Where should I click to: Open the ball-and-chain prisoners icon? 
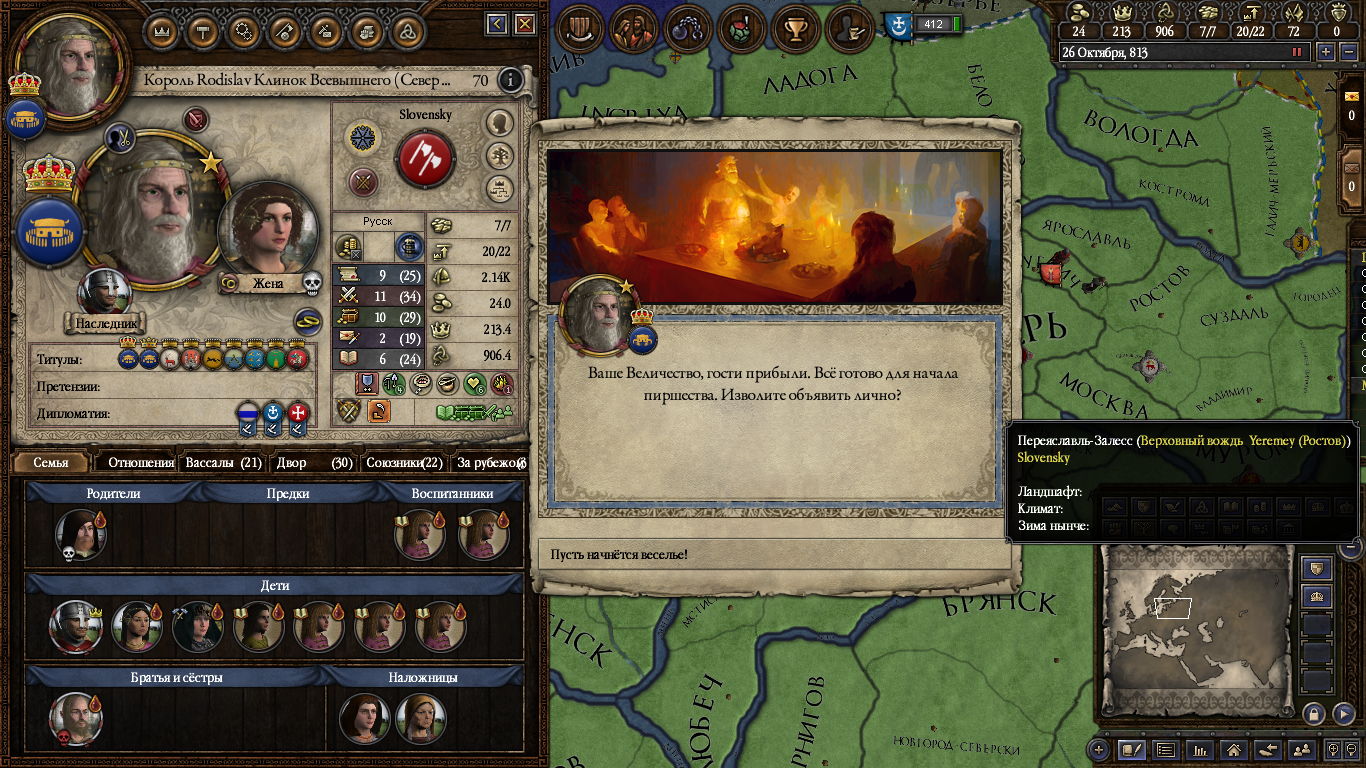(x=688, y=28)
